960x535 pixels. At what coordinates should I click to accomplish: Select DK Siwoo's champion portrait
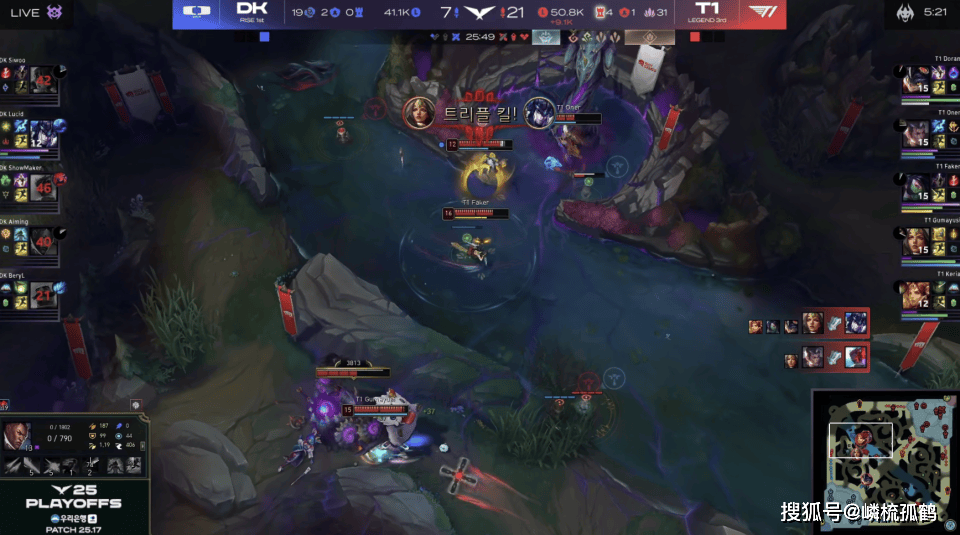(x=42, y=80)
